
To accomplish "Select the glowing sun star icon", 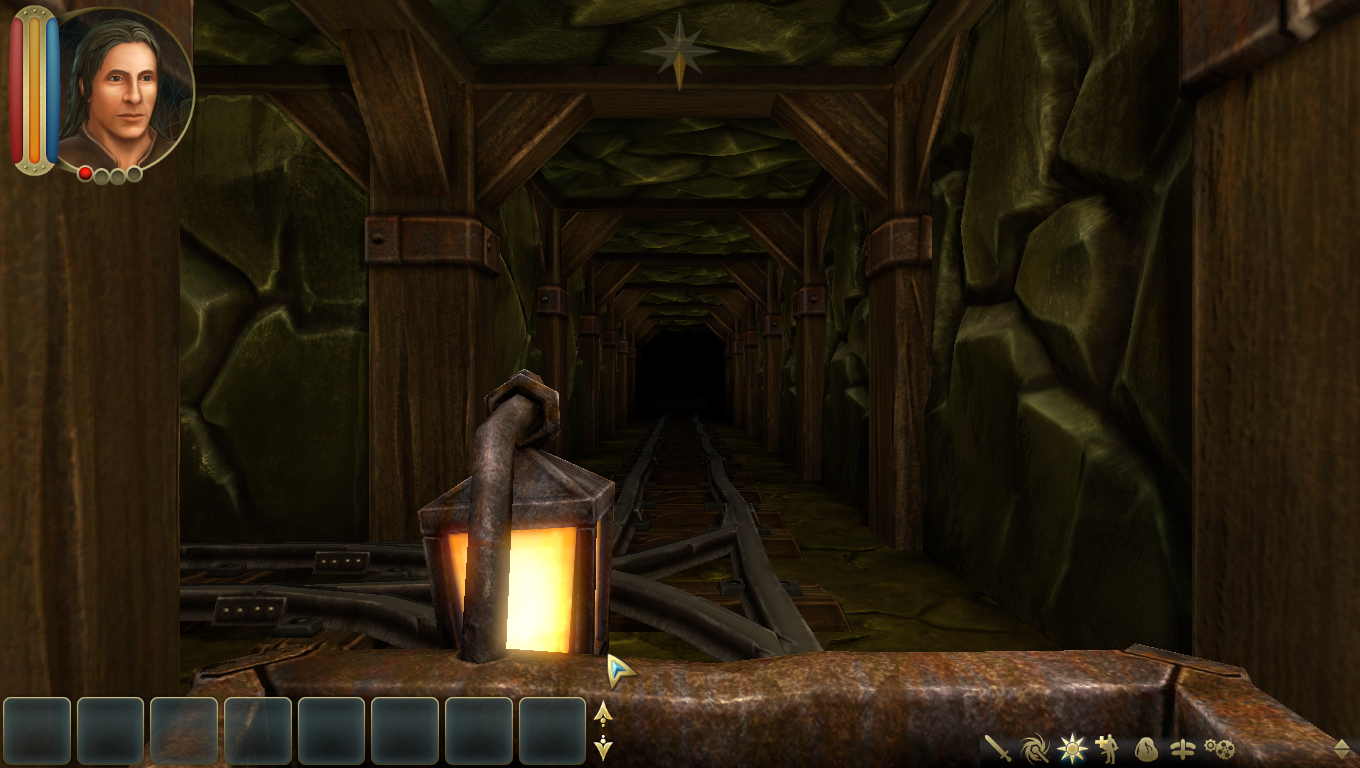I will click(1072, 748).
